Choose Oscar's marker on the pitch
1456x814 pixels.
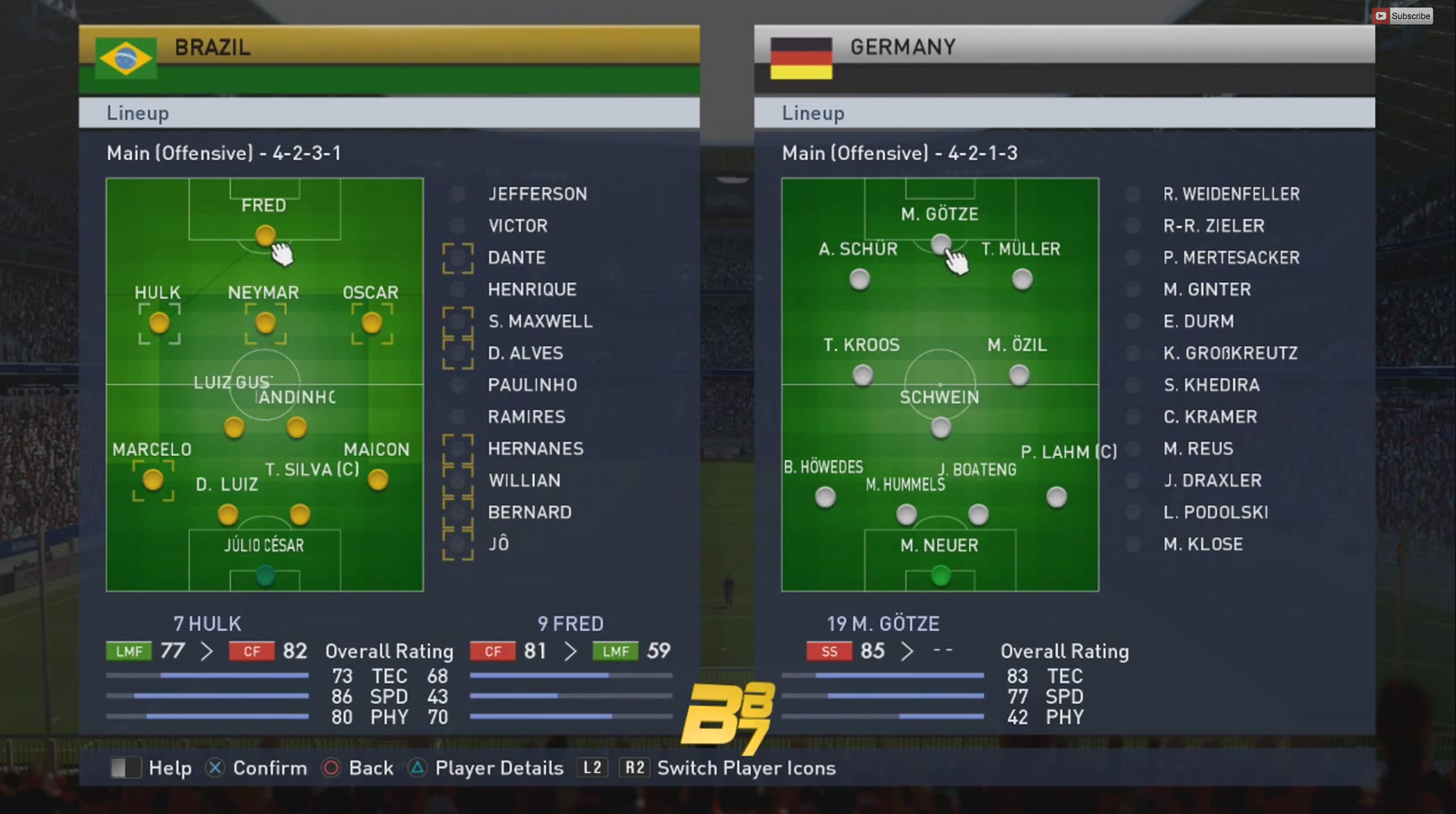click(372, 324)
